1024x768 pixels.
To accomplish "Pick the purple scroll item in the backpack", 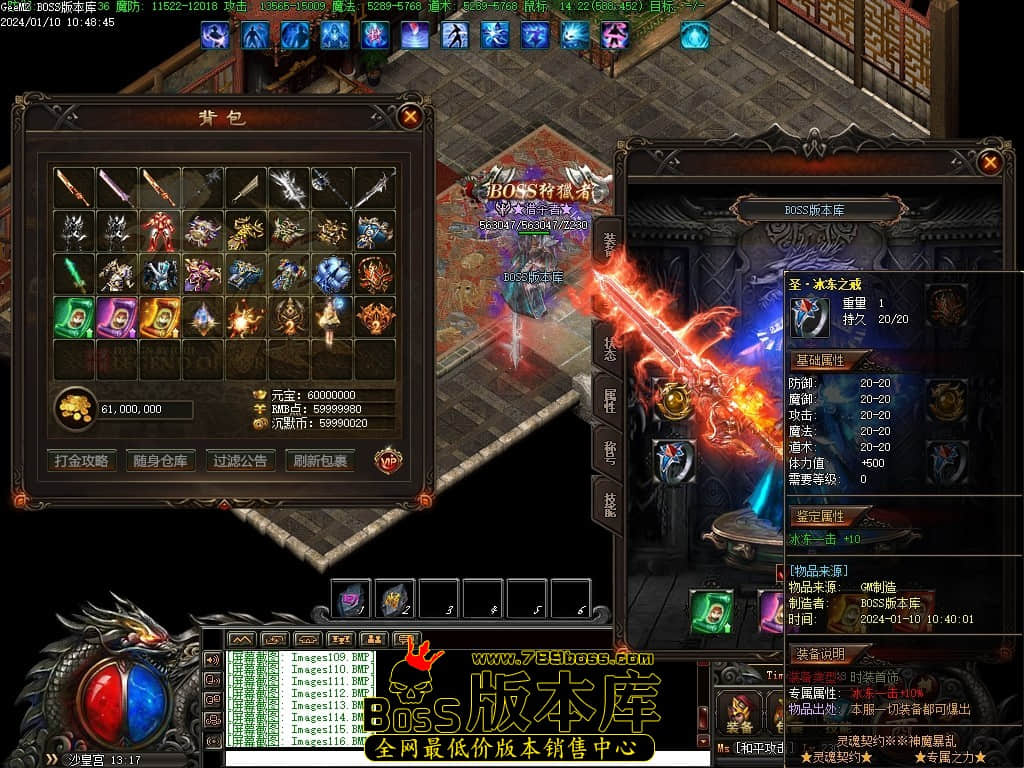I will (x=117, y=317).
